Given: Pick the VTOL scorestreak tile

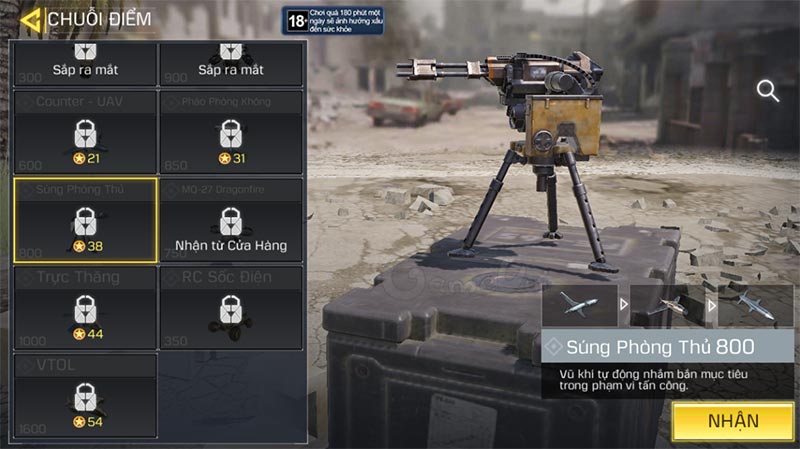Looking at the screenshot, I should point(85,395).
